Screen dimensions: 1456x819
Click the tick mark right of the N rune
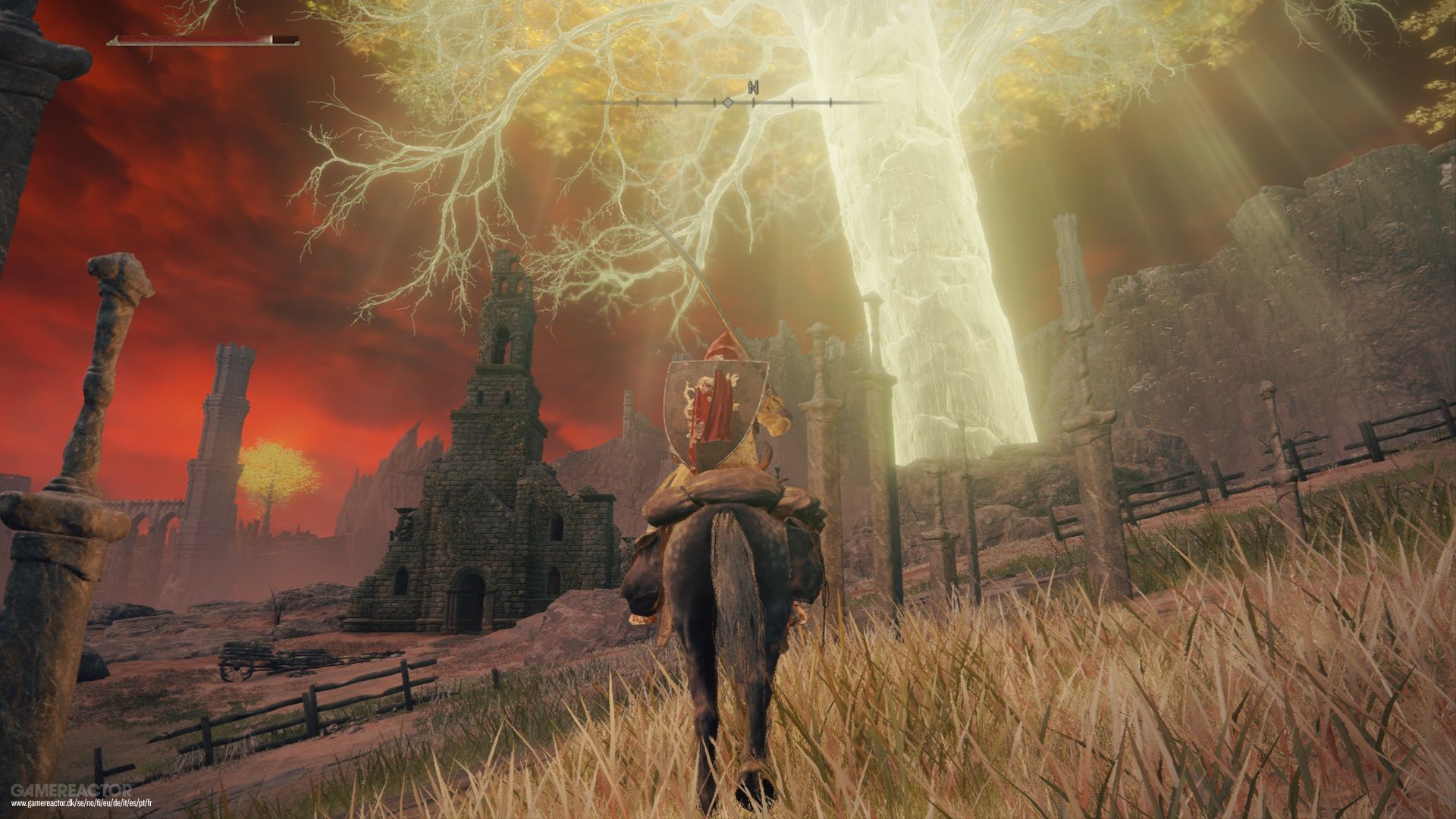(x=792, y=102)
